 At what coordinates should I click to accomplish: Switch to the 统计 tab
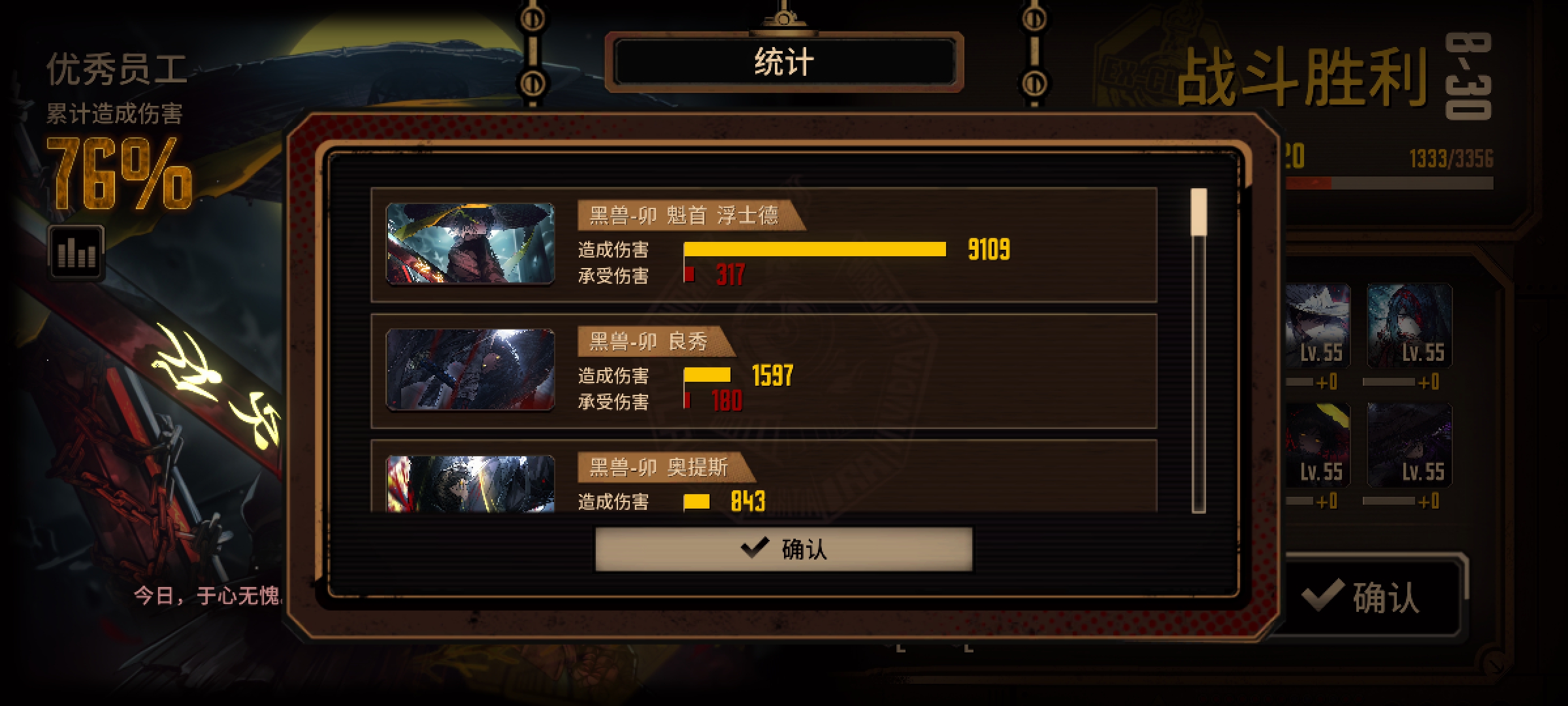[x=783, y=63]
